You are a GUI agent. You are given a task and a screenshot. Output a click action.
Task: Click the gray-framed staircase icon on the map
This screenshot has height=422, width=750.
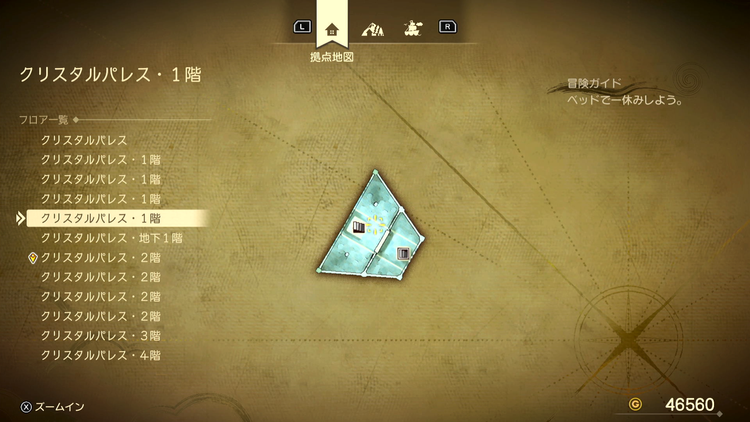pyautogui.click(x=403, y=254)
